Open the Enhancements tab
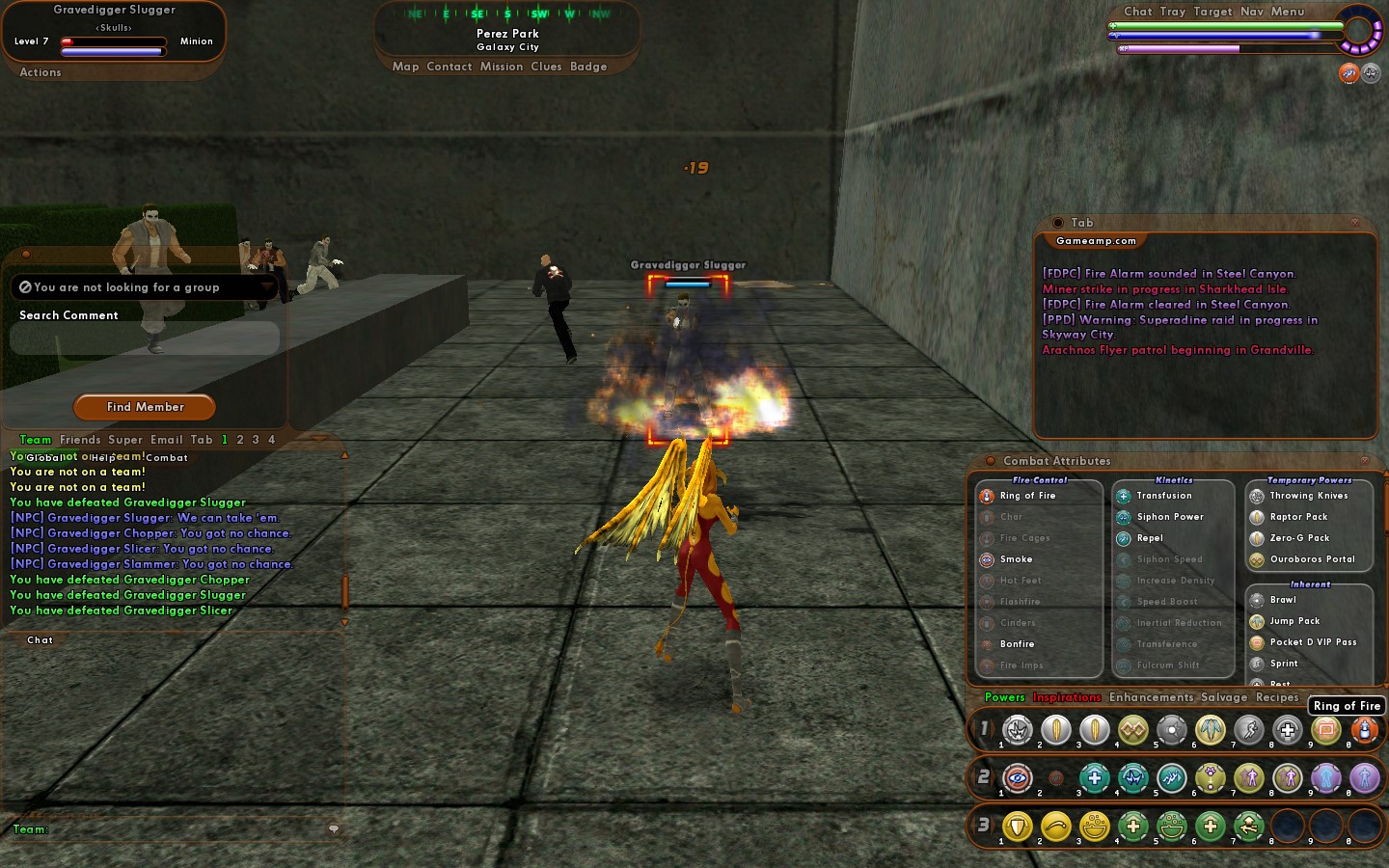The width and height of the screenshot is (1389, 868). [1151, 697]
